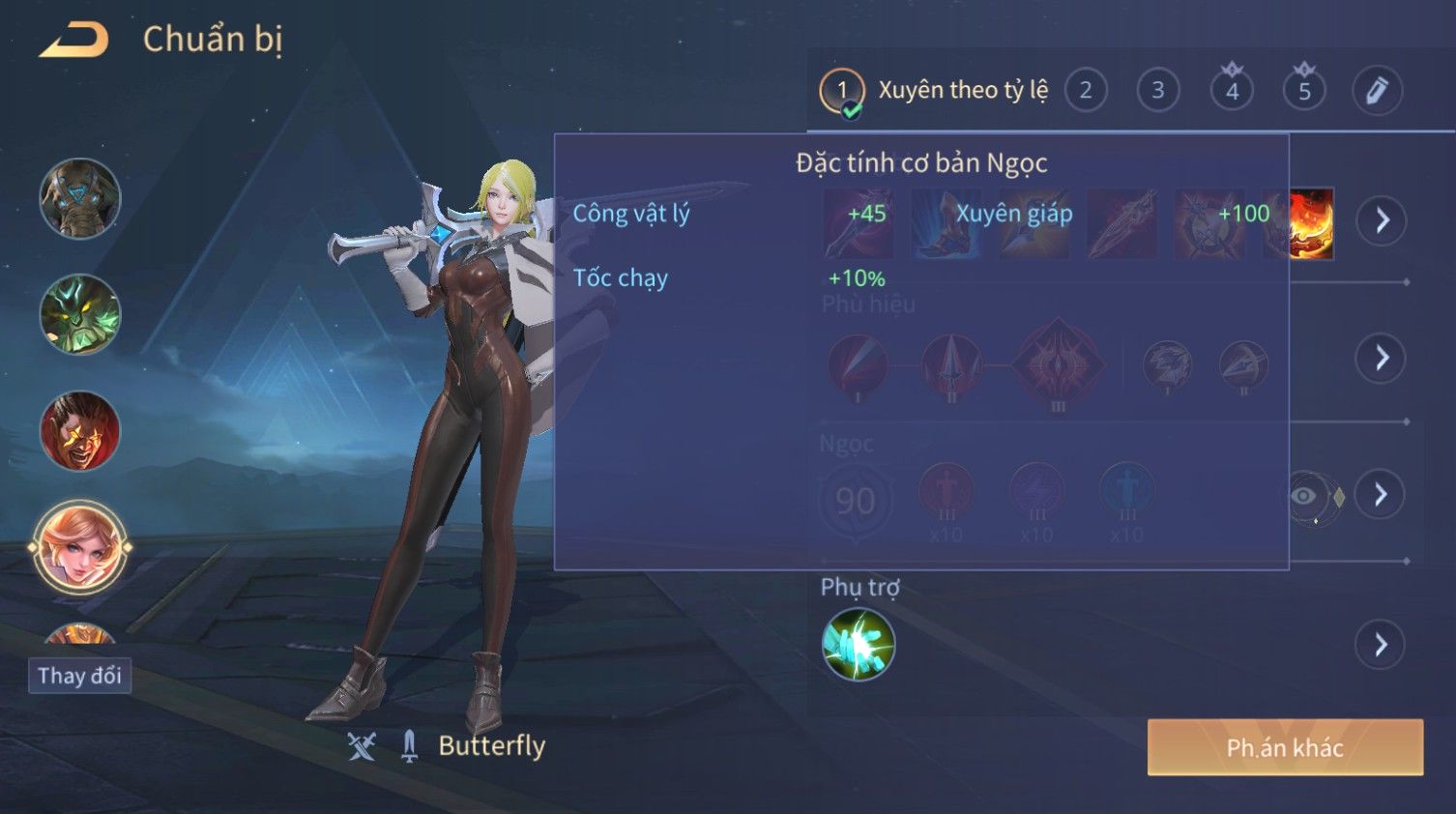Switch to preset slot 3
Screen dimensions: 1456x814
(x=1157, y=91)
